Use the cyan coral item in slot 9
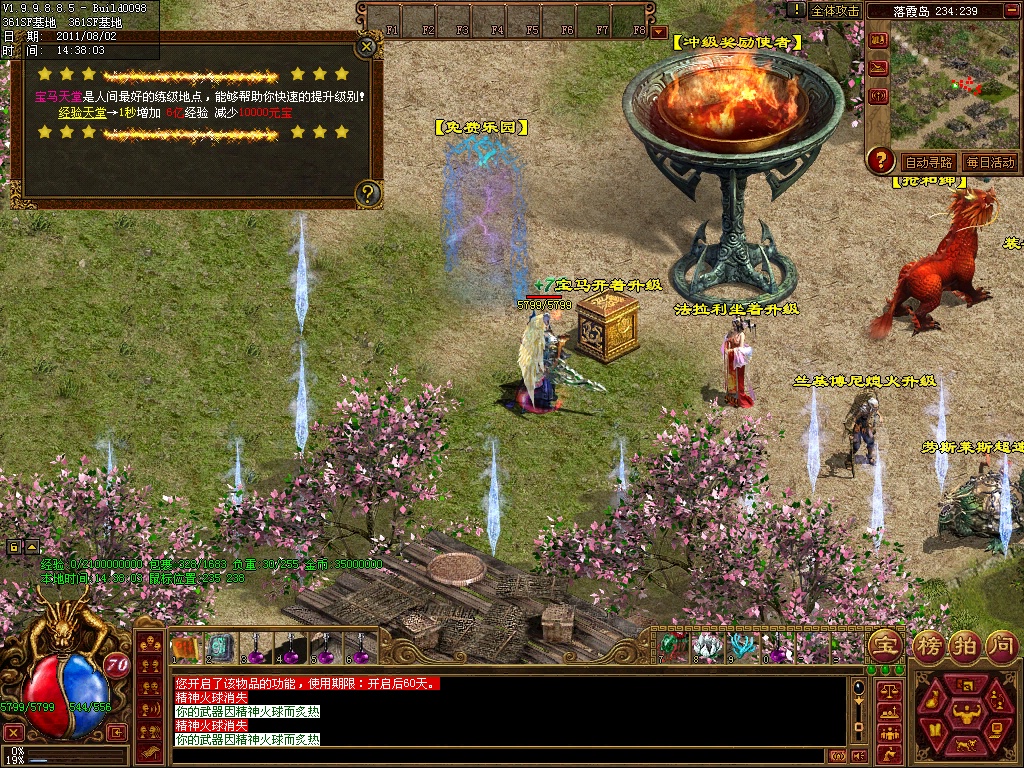This screenshot has height=768, width=1024. point(742,648)
